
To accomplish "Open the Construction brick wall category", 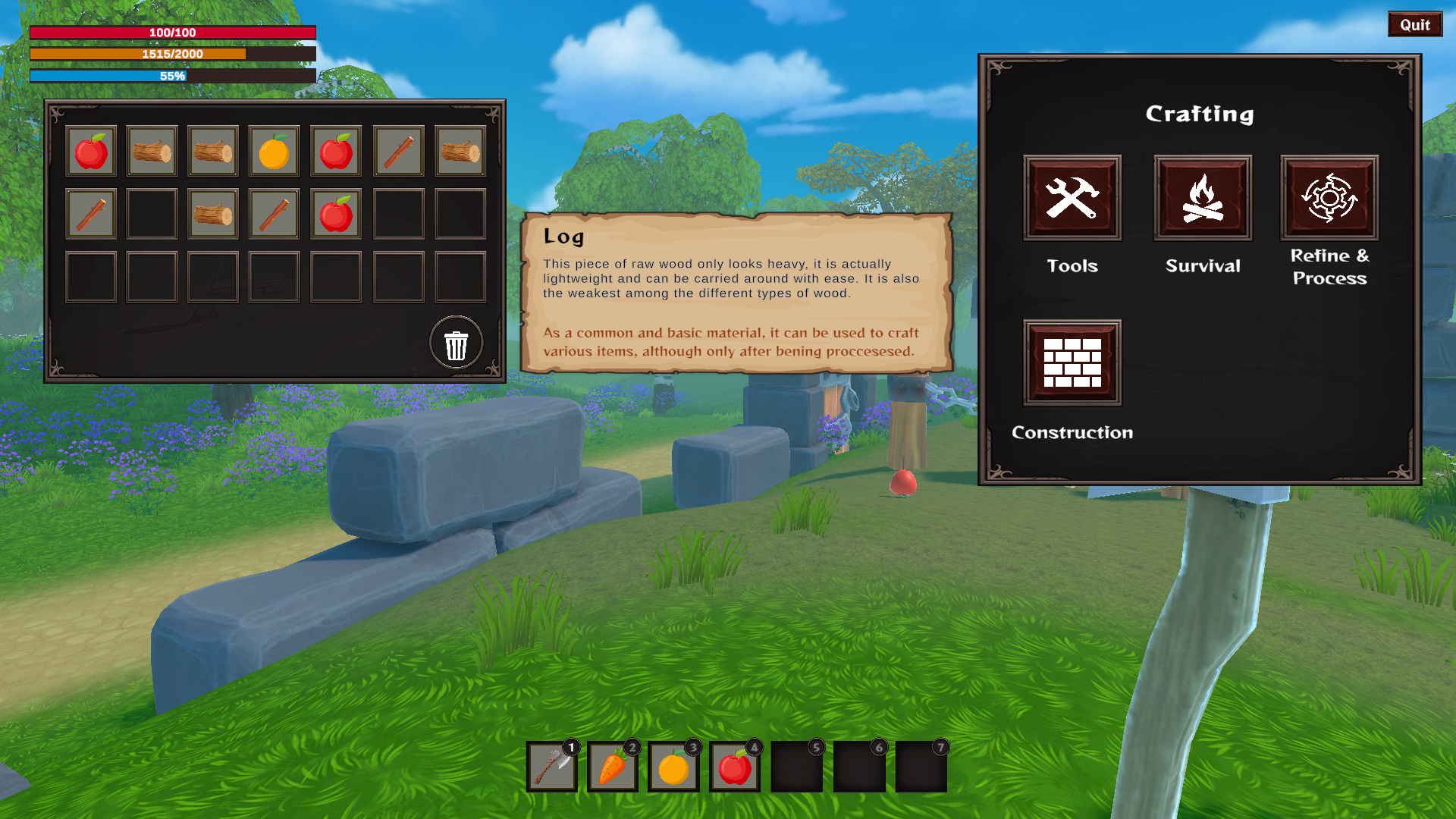I will [x=1072, y=362].
